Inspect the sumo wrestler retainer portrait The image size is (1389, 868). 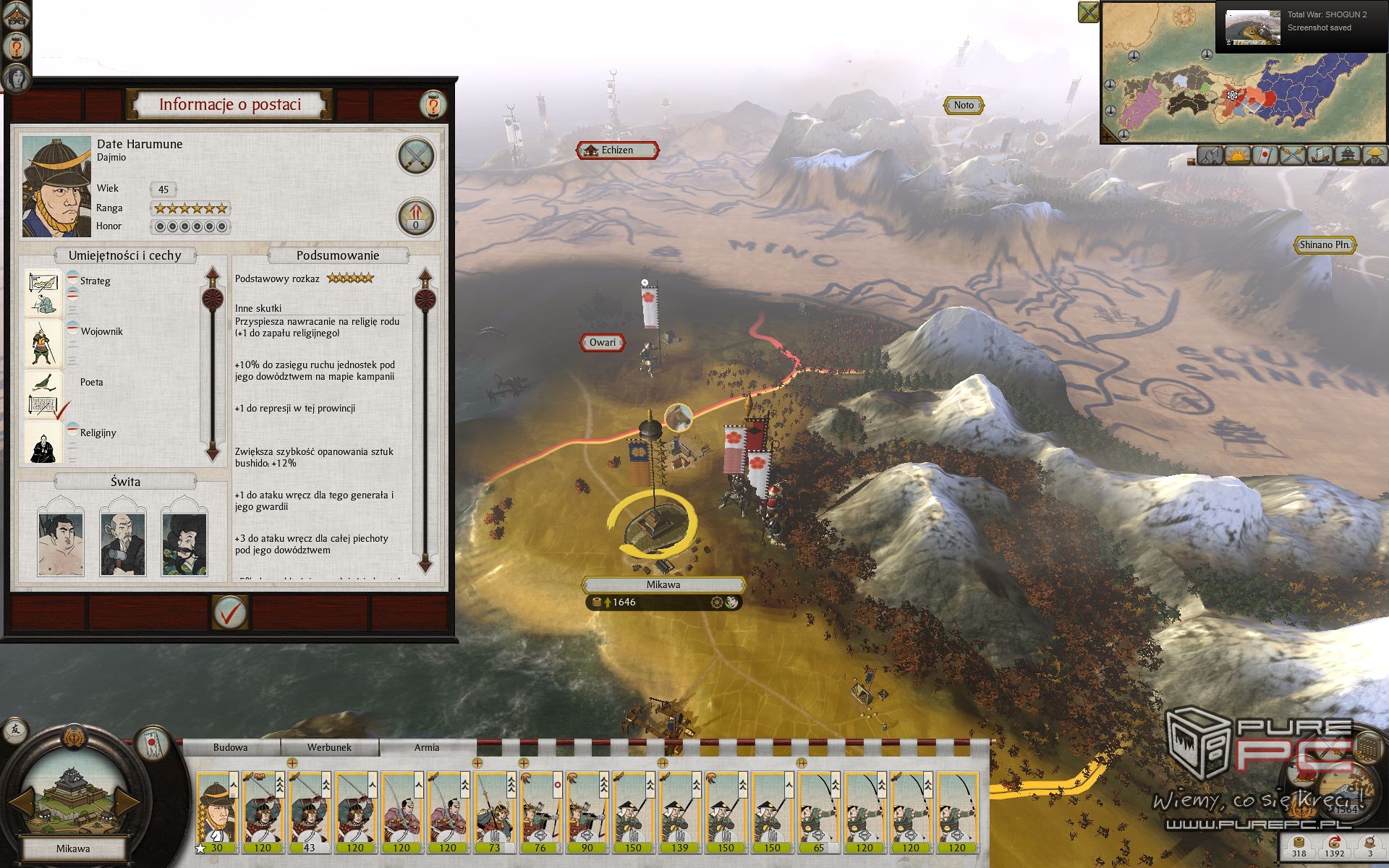point(61,537)
